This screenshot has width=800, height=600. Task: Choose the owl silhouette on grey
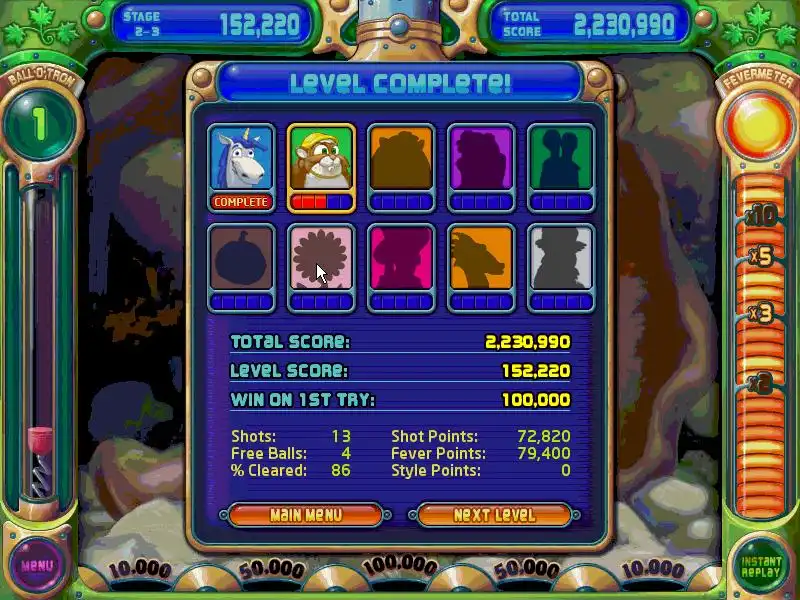coord(561,259)
